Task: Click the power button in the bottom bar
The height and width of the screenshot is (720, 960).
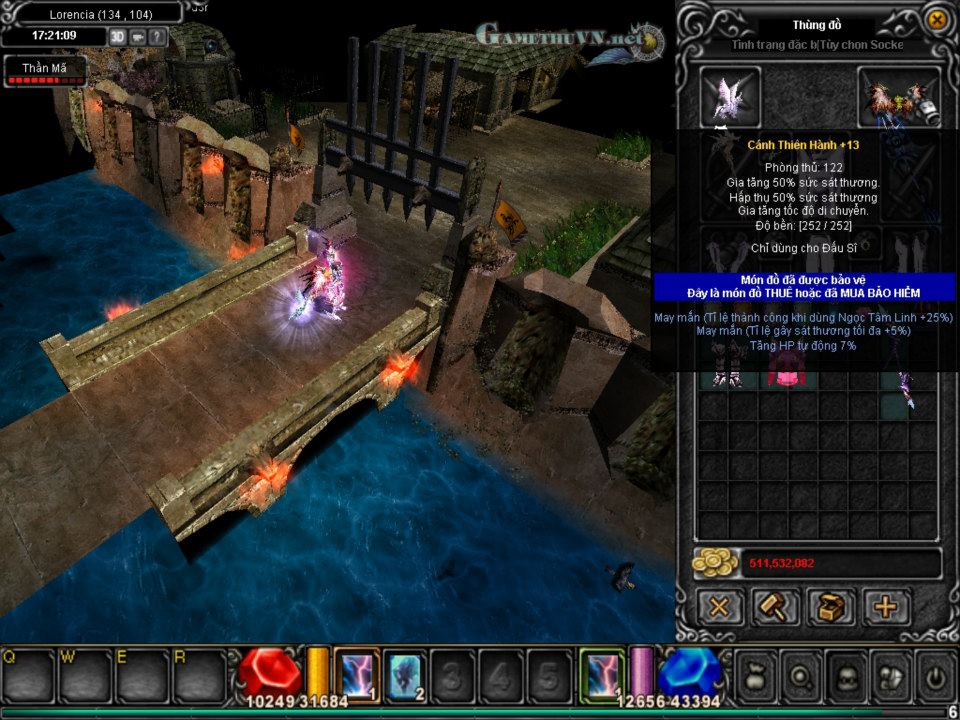Action: click(935, 676)
